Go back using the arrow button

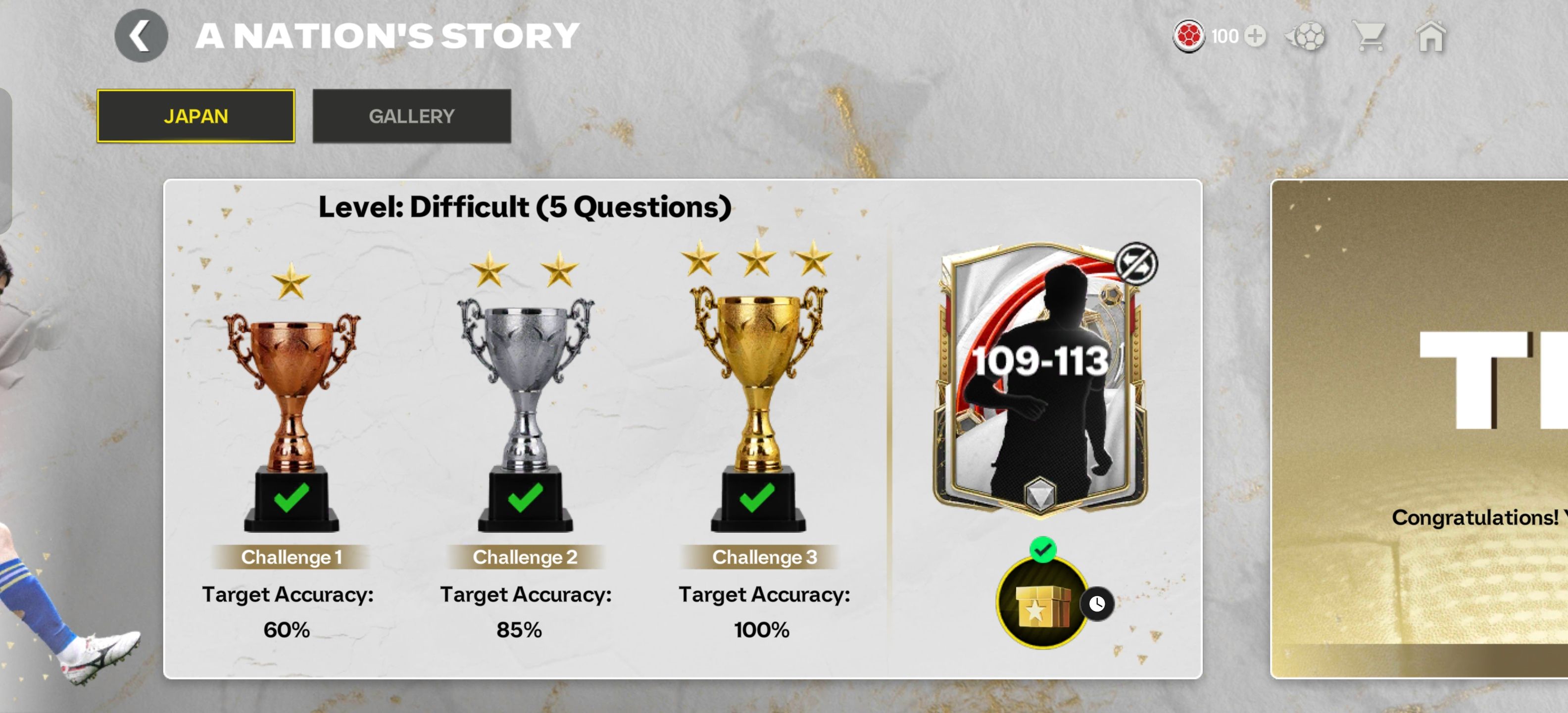pos(141,36)
